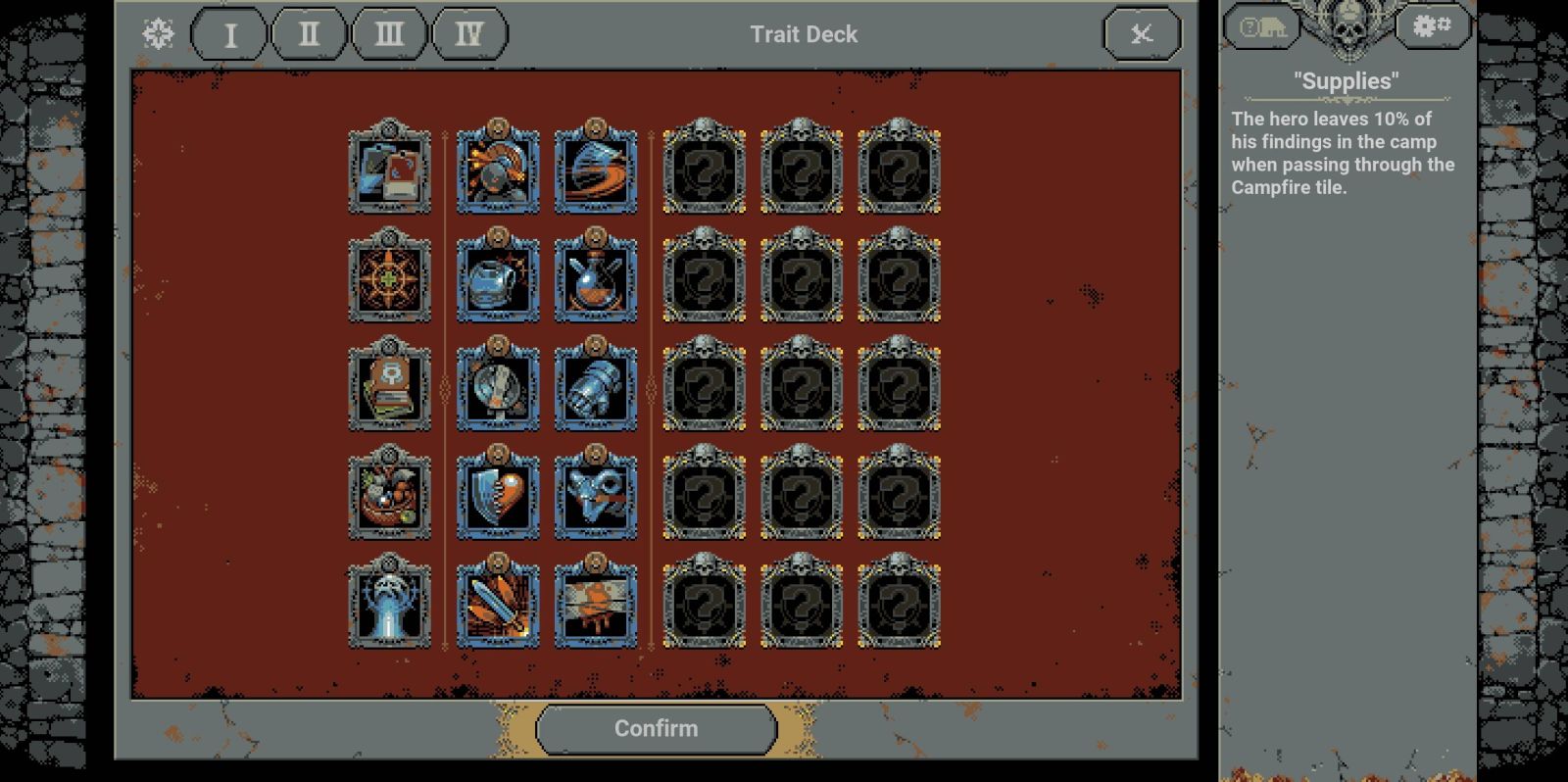1568x782 pixels.
Task: Pick the armored gauntlet fist trait card
Action: pyautogui.click(x=596, y=386)
